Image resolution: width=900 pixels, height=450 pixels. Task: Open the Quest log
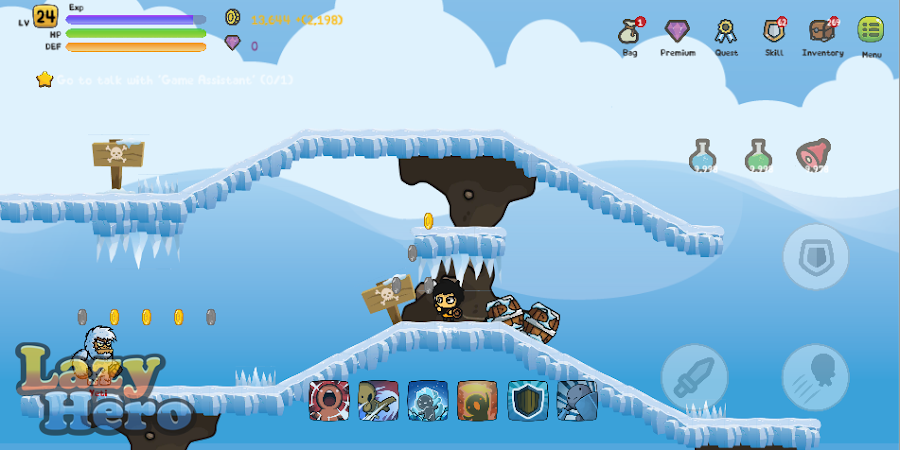tap(726, 32)
